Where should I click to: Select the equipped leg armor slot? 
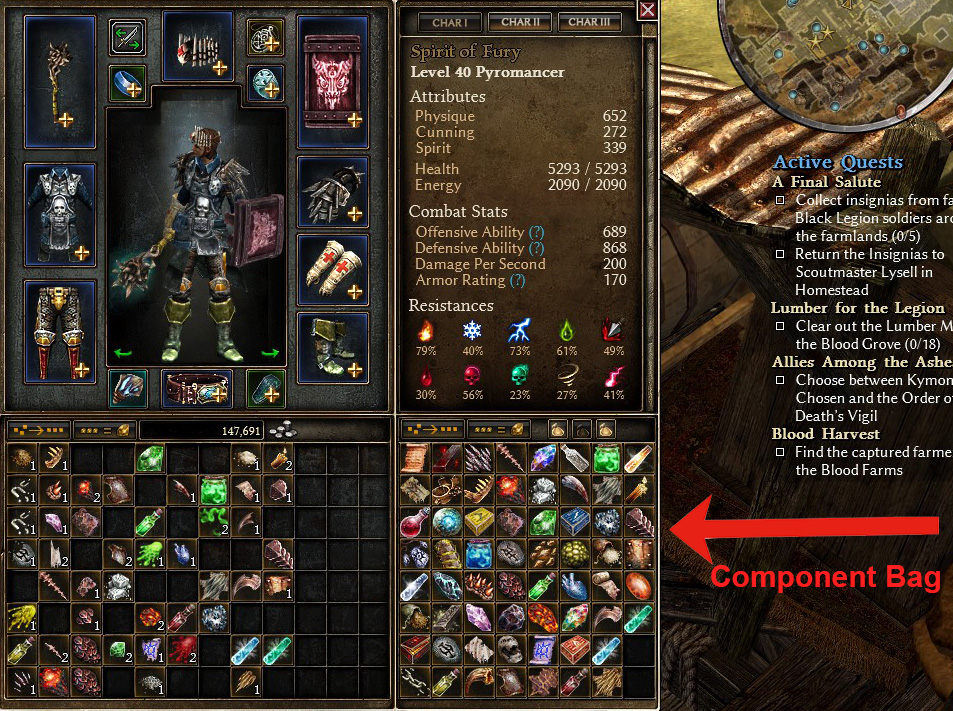[60, 330]
